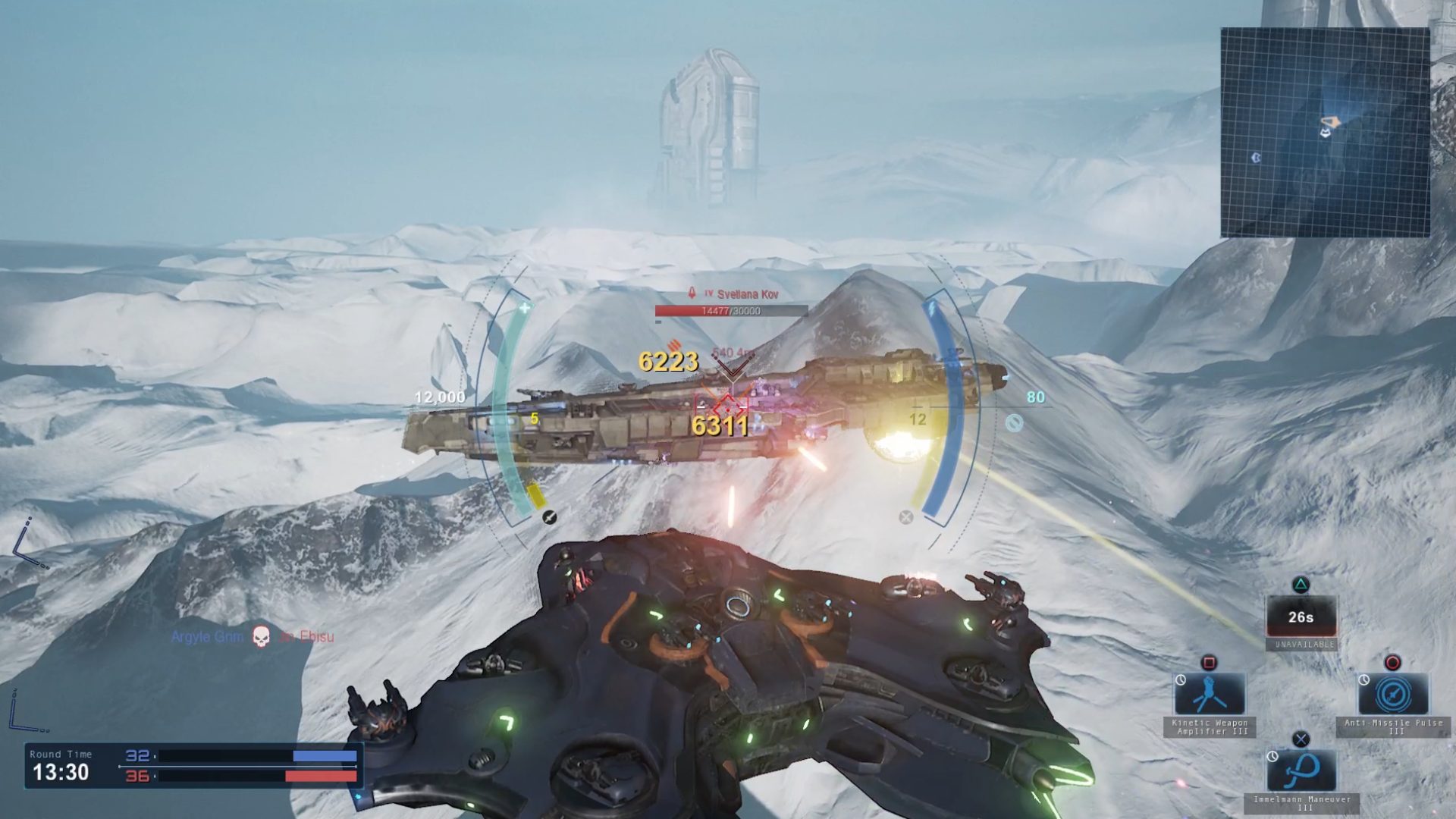Activate the Kinetic Weapon Amplifier III ability
Screen dimensions: 1456x819
(1210, 694)
